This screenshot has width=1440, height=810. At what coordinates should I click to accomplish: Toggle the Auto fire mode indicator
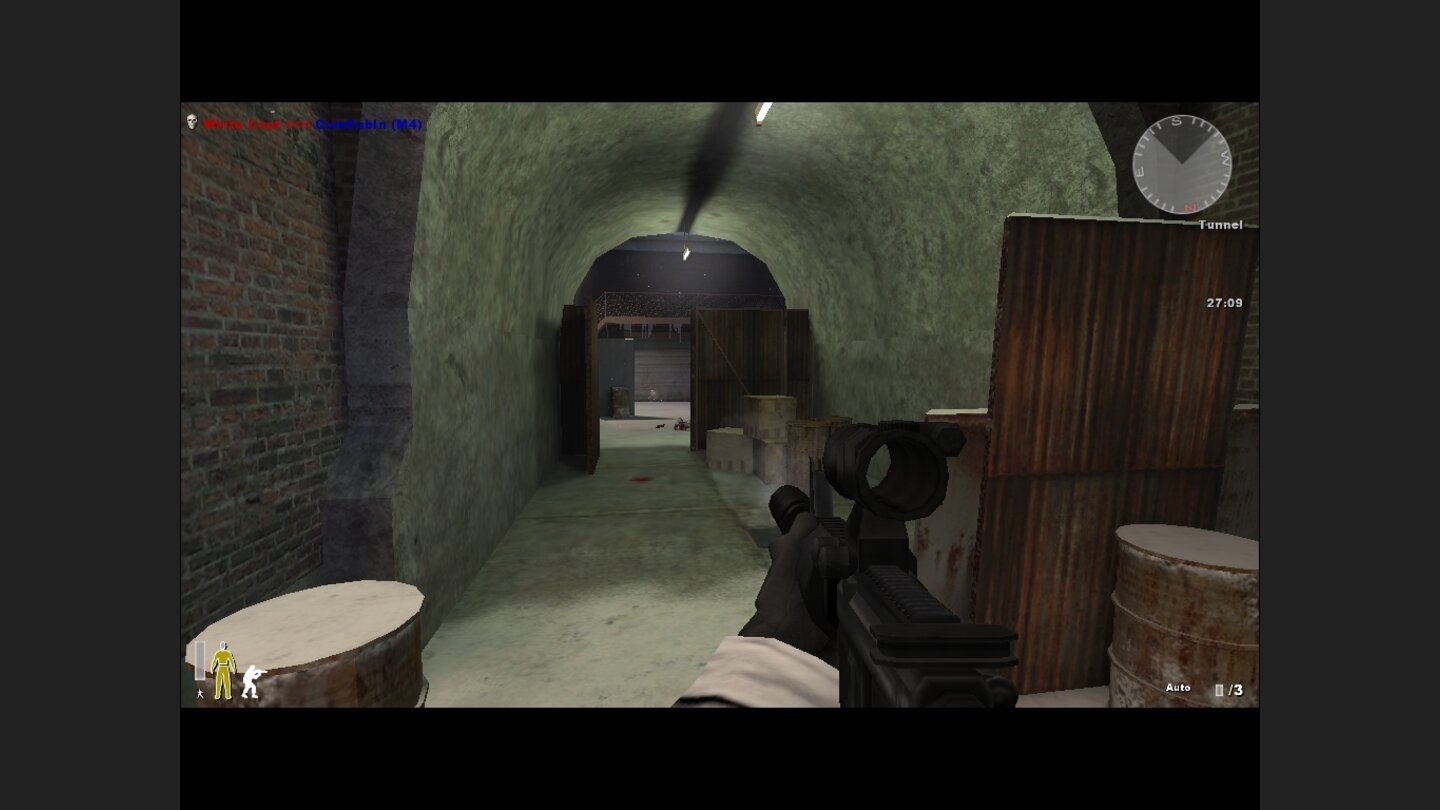click(1178, 687)
